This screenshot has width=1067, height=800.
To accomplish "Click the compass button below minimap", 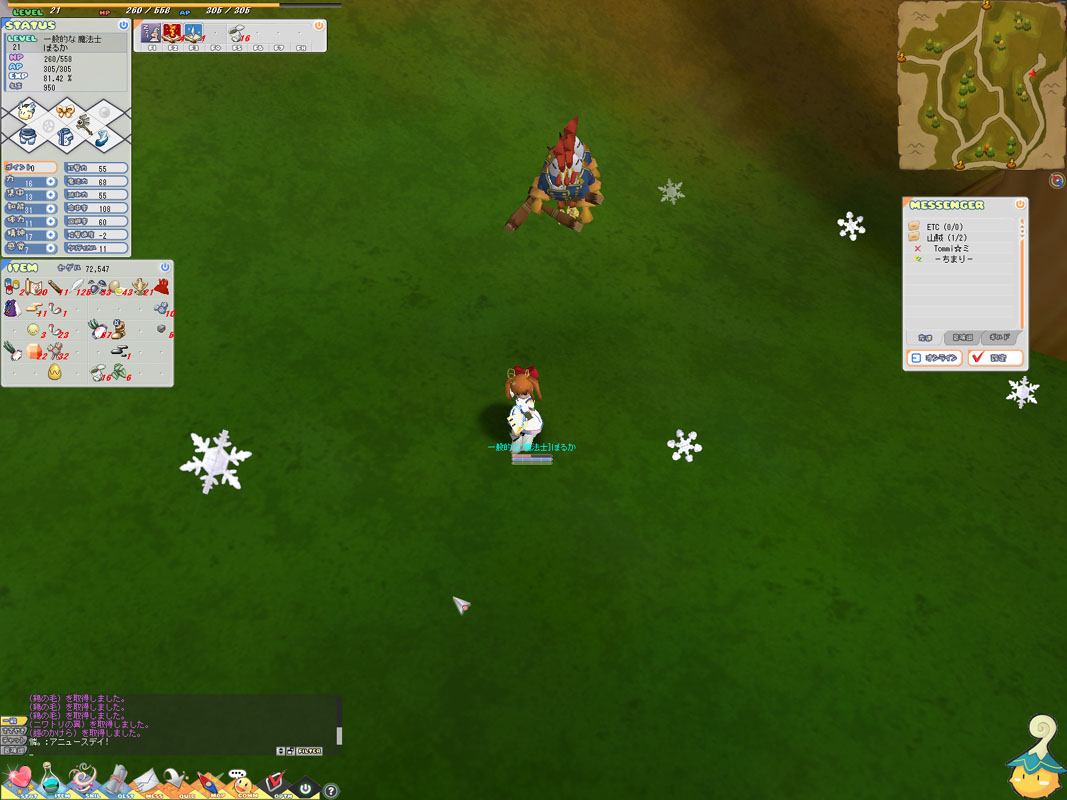I will (x=1057, y=181).
